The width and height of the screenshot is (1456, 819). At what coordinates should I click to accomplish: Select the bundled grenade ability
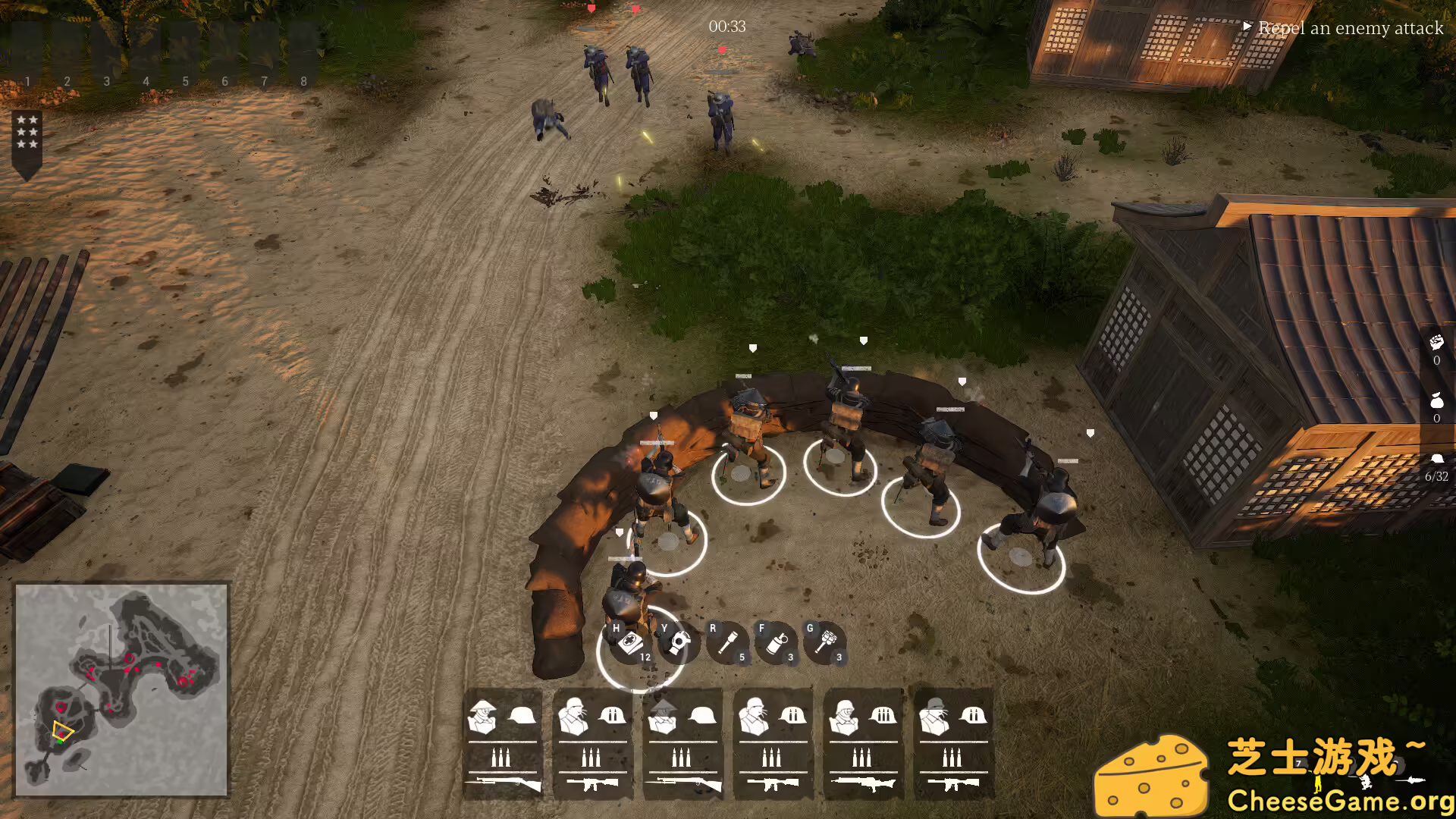[825, 643]
